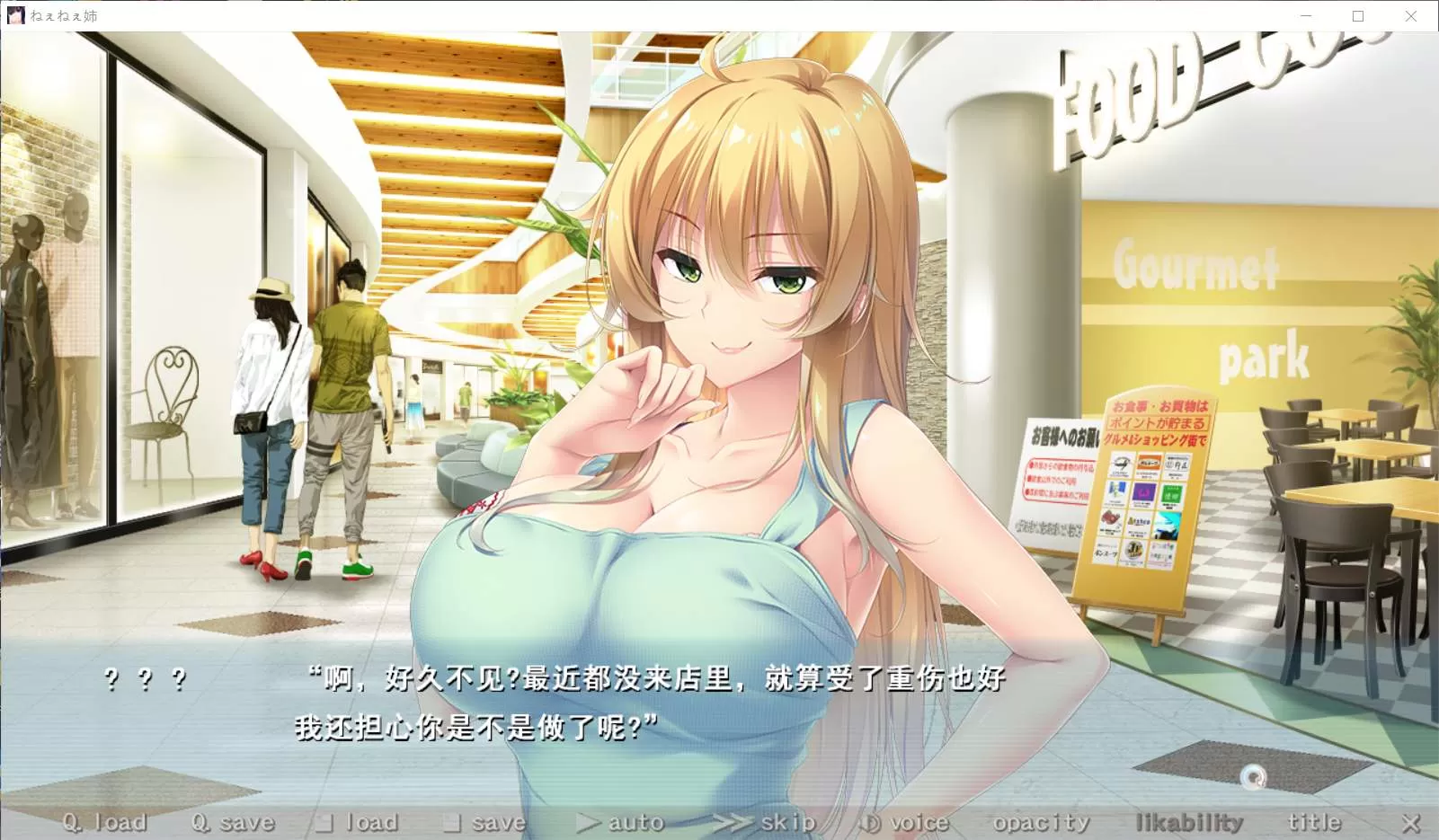
Task: Maximize the game window
Action: pos(1358,16)
